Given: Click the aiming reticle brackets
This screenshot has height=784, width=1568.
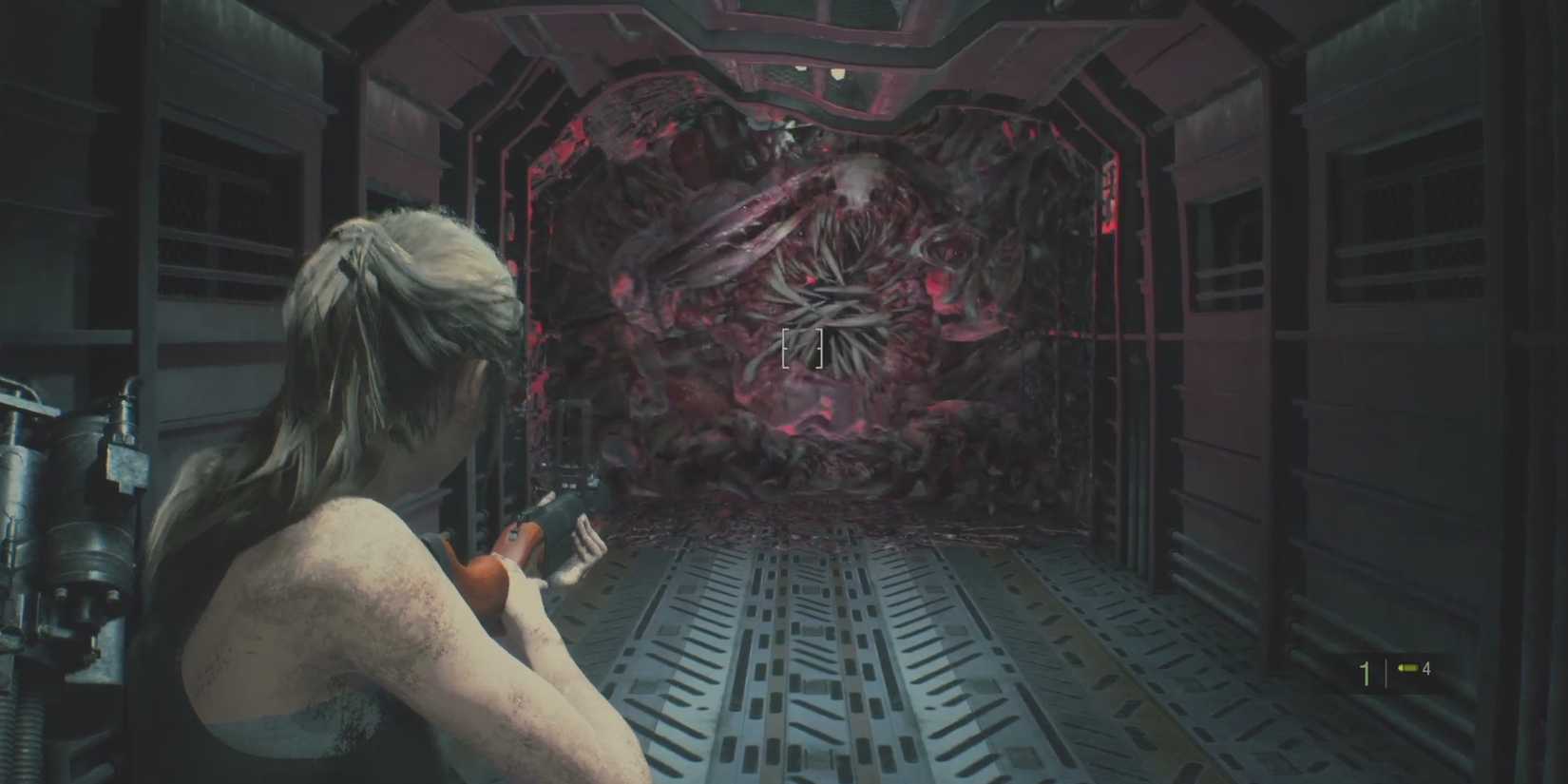Looking at the screenshot, I should click(x=801, y=349).
